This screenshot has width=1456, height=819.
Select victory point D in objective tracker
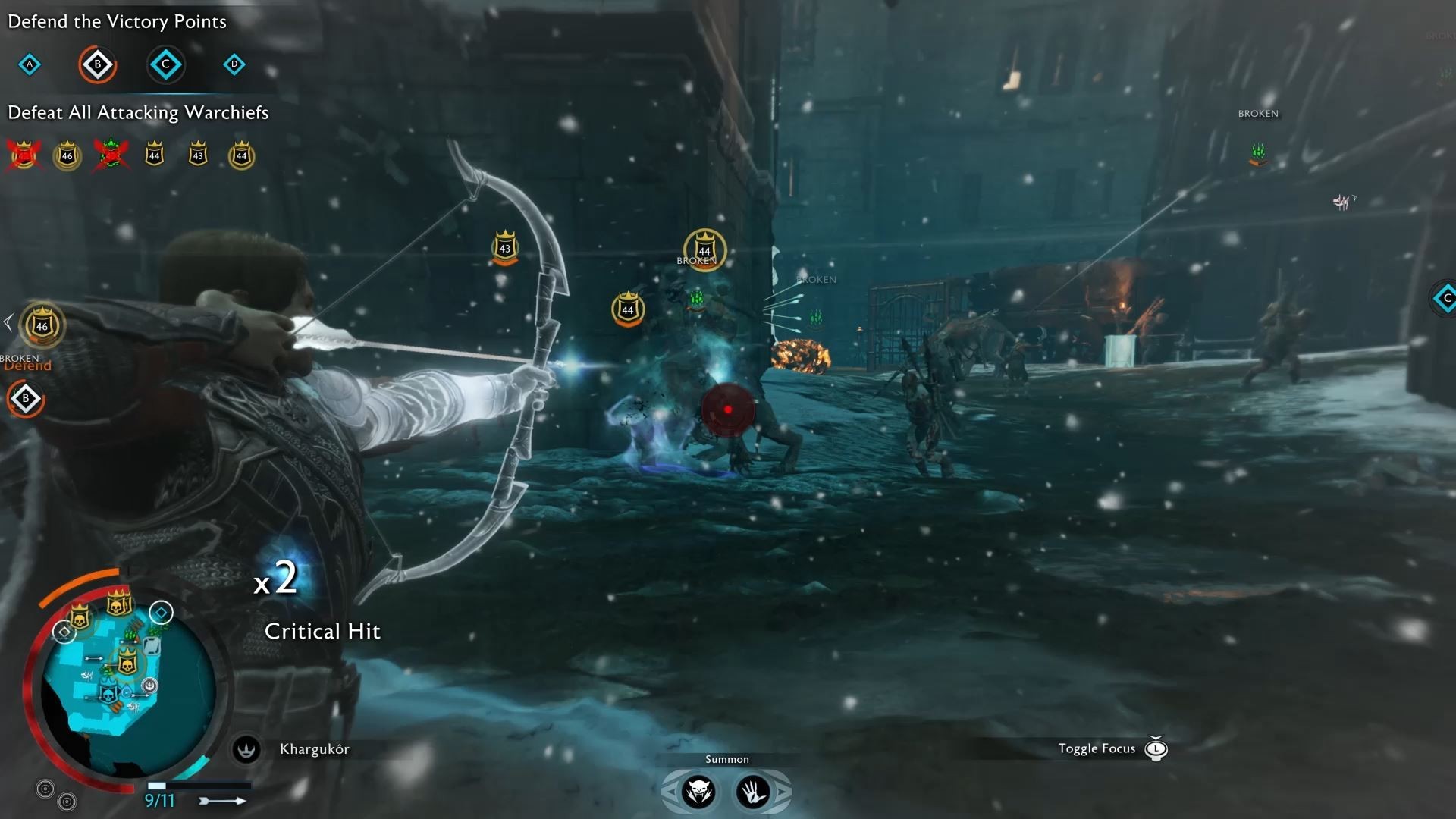coord(234,64)
